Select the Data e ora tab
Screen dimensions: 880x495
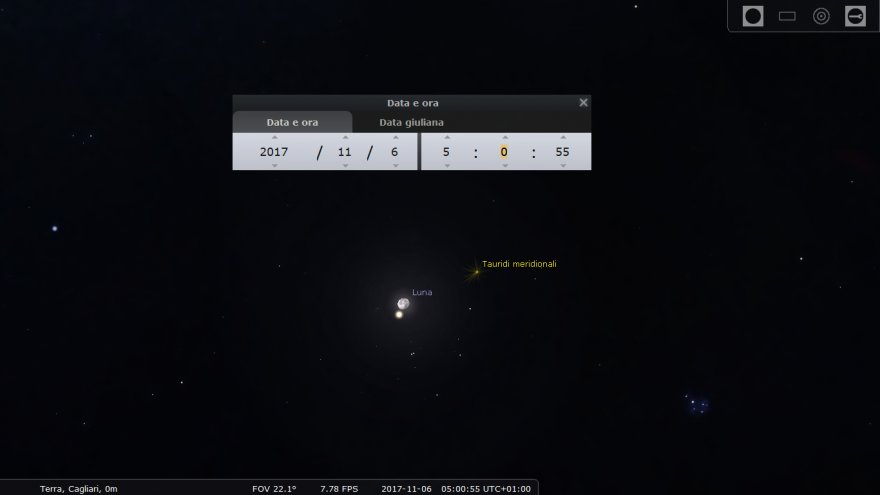[292, 122]
